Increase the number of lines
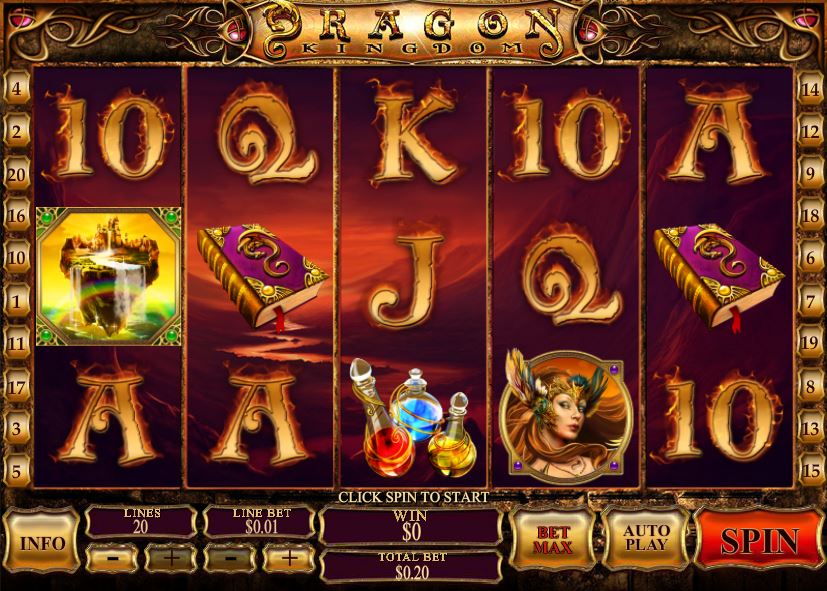This screenshot has height=591, width=827. point(170,557)
